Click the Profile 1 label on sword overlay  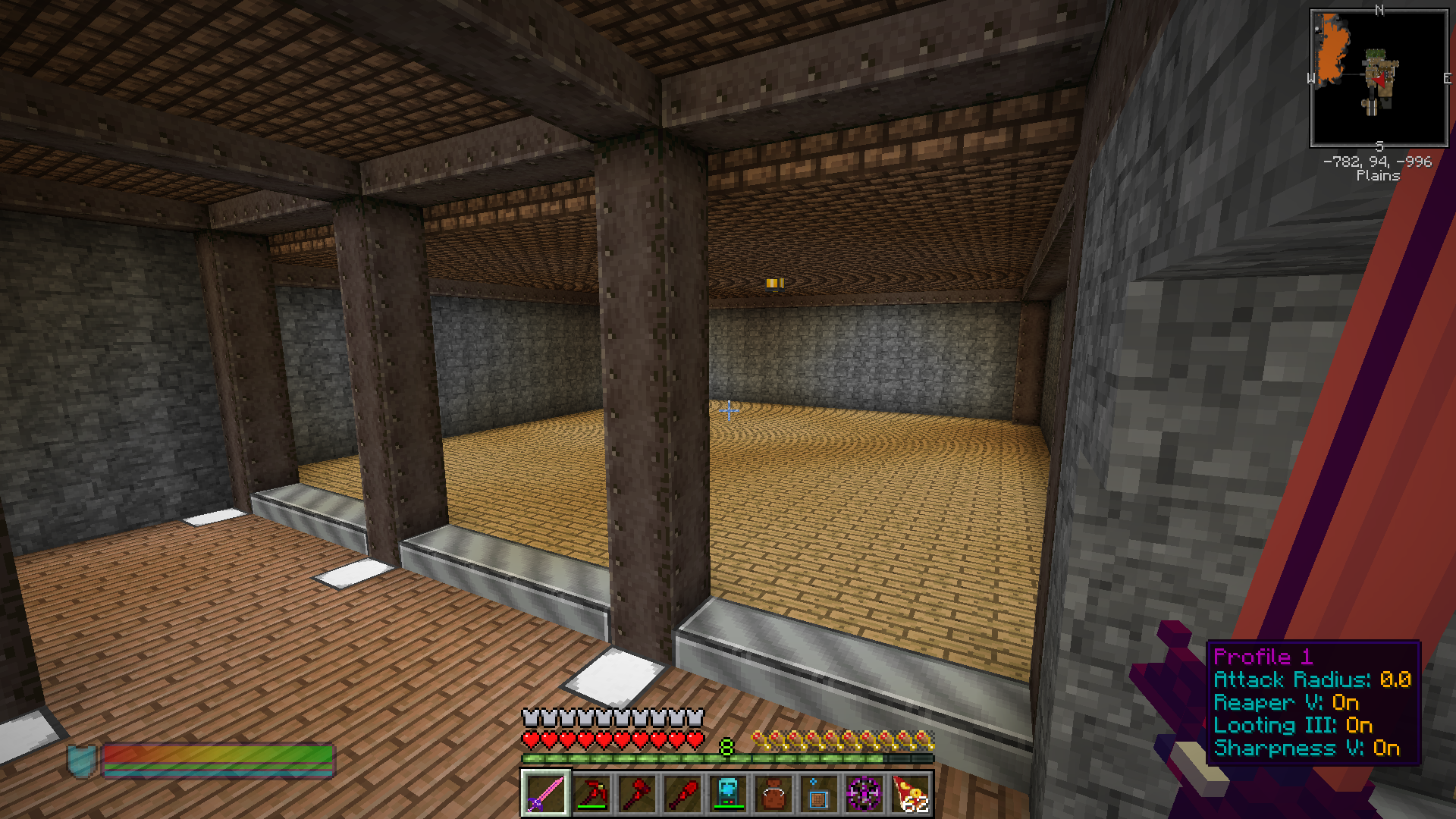coord(1263,657)
